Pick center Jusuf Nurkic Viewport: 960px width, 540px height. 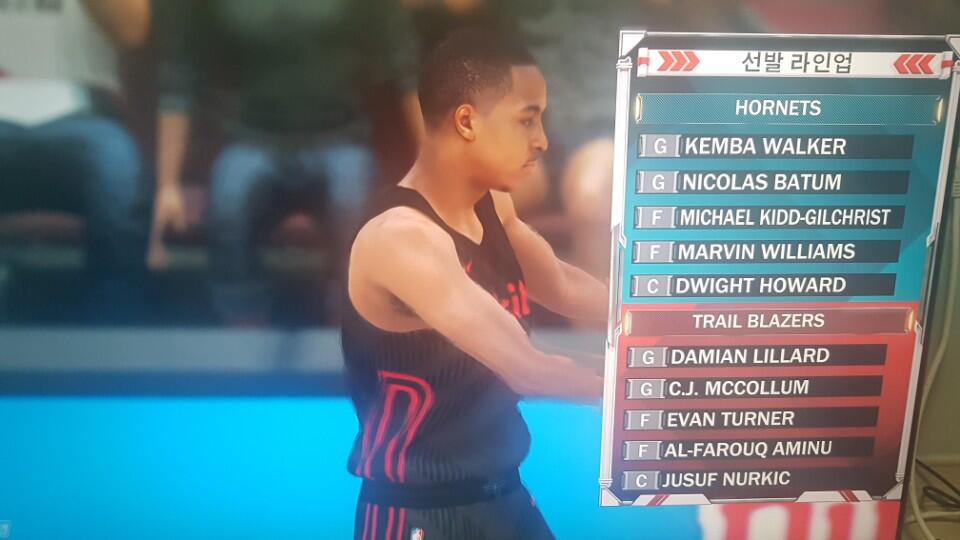[726, 479]
